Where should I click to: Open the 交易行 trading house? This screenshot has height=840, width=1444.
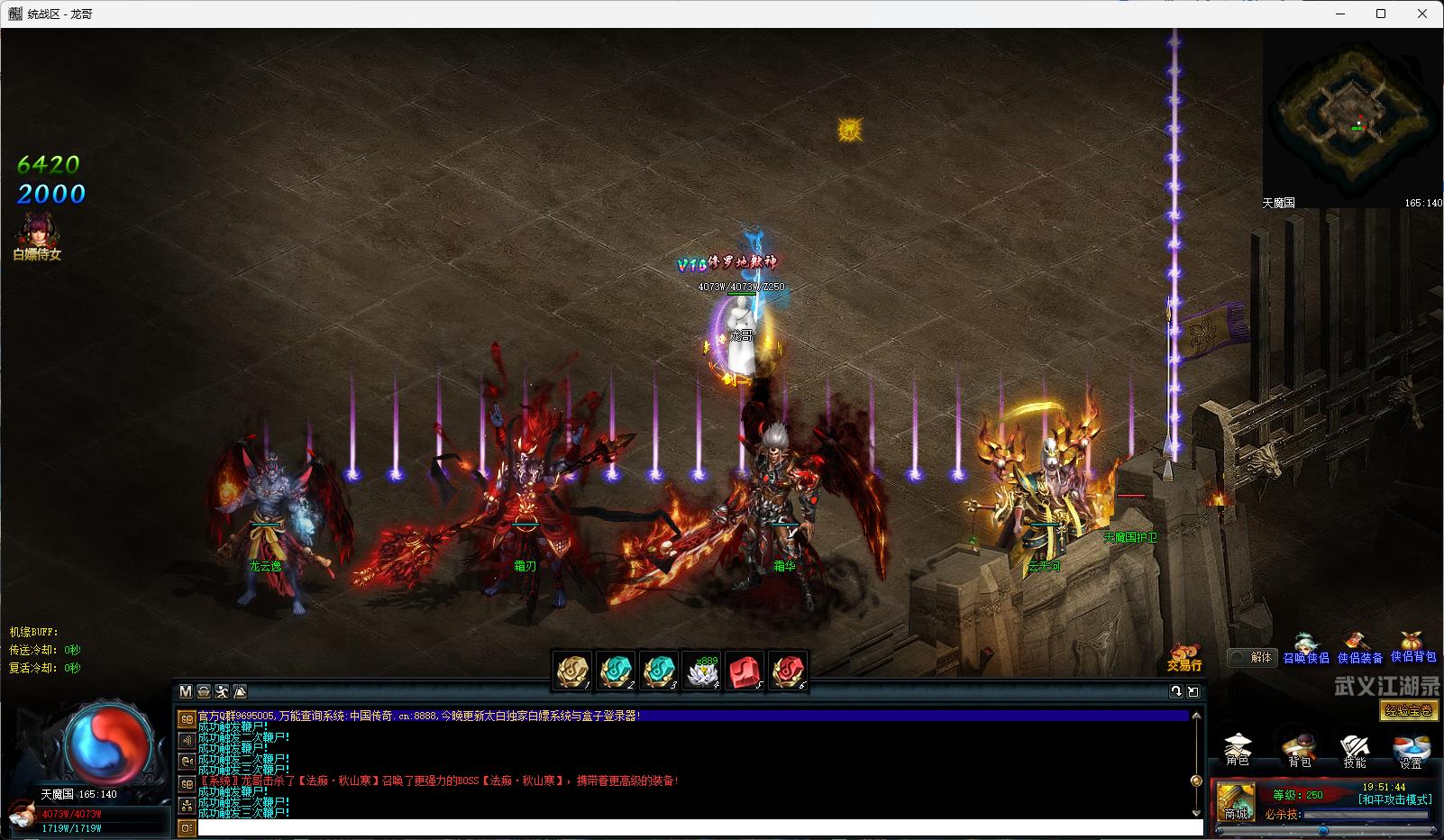(1184, 657)
